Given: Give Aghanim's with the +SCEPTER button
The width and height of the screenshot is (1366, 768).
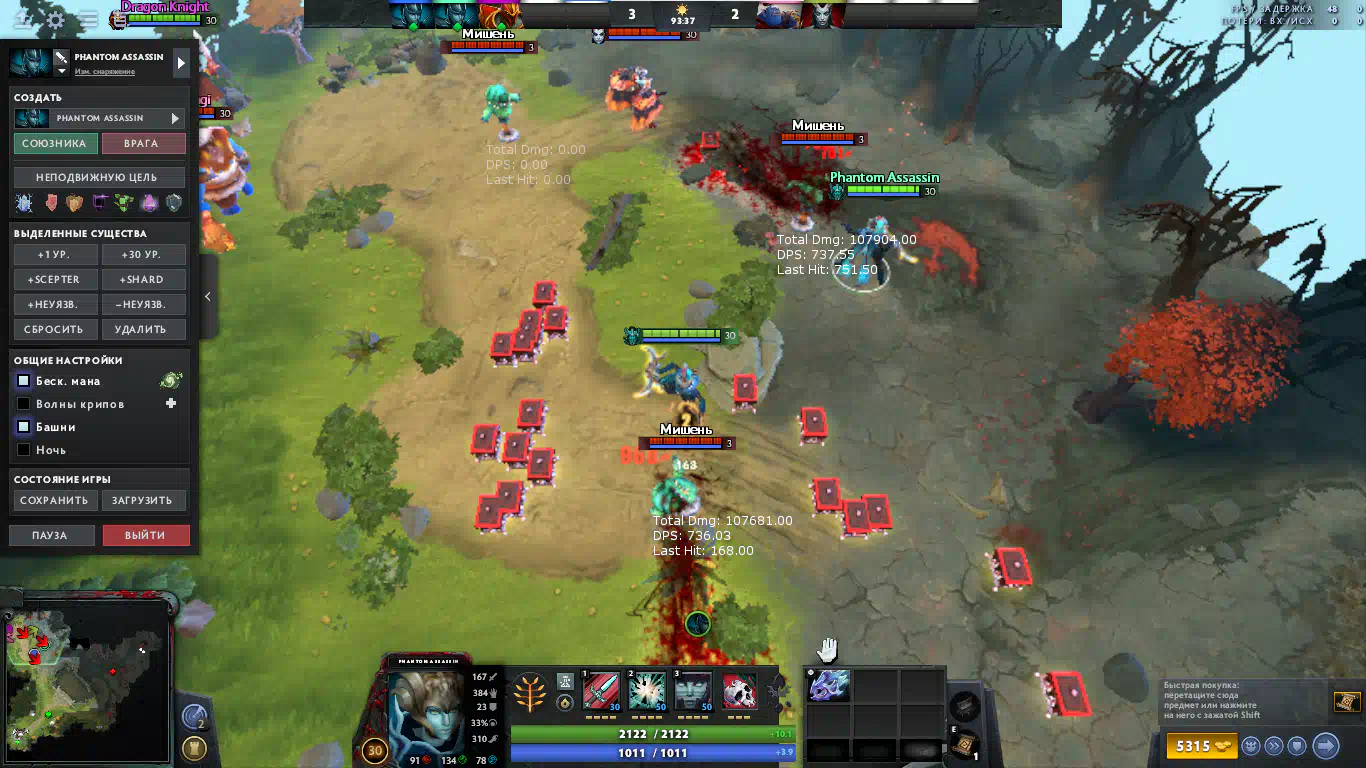Looking at the screenshot, I should pyautogui.click(x=56, y=280).
